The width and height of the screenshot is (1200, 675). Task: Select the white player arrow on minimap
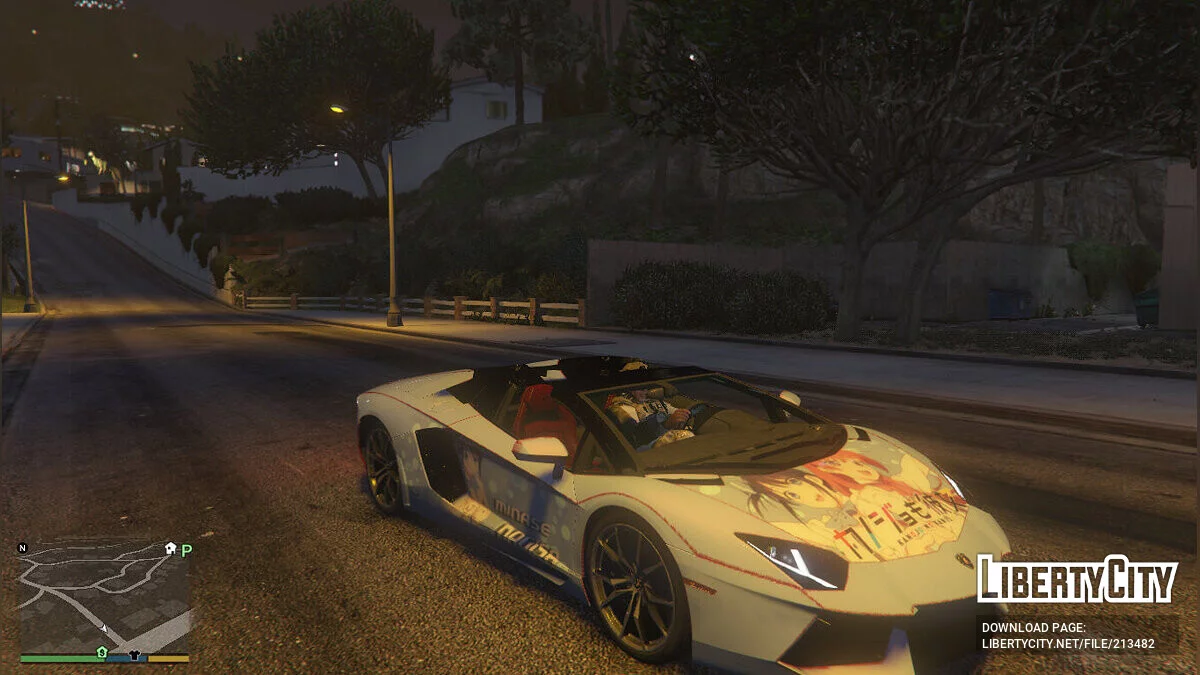point(104,629)
